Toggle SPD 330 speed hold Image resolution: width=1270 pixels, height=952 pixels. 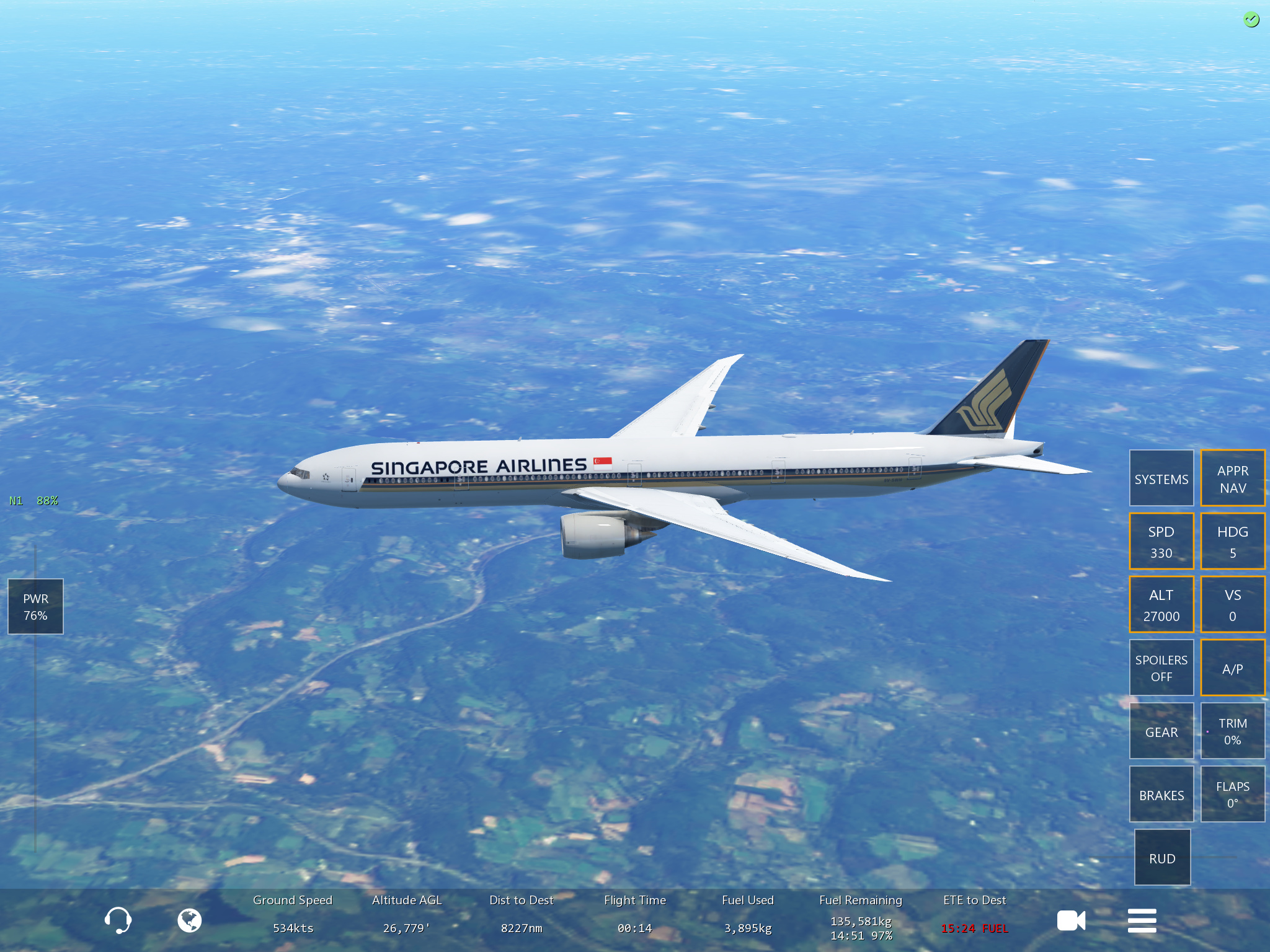(1161, 542)
